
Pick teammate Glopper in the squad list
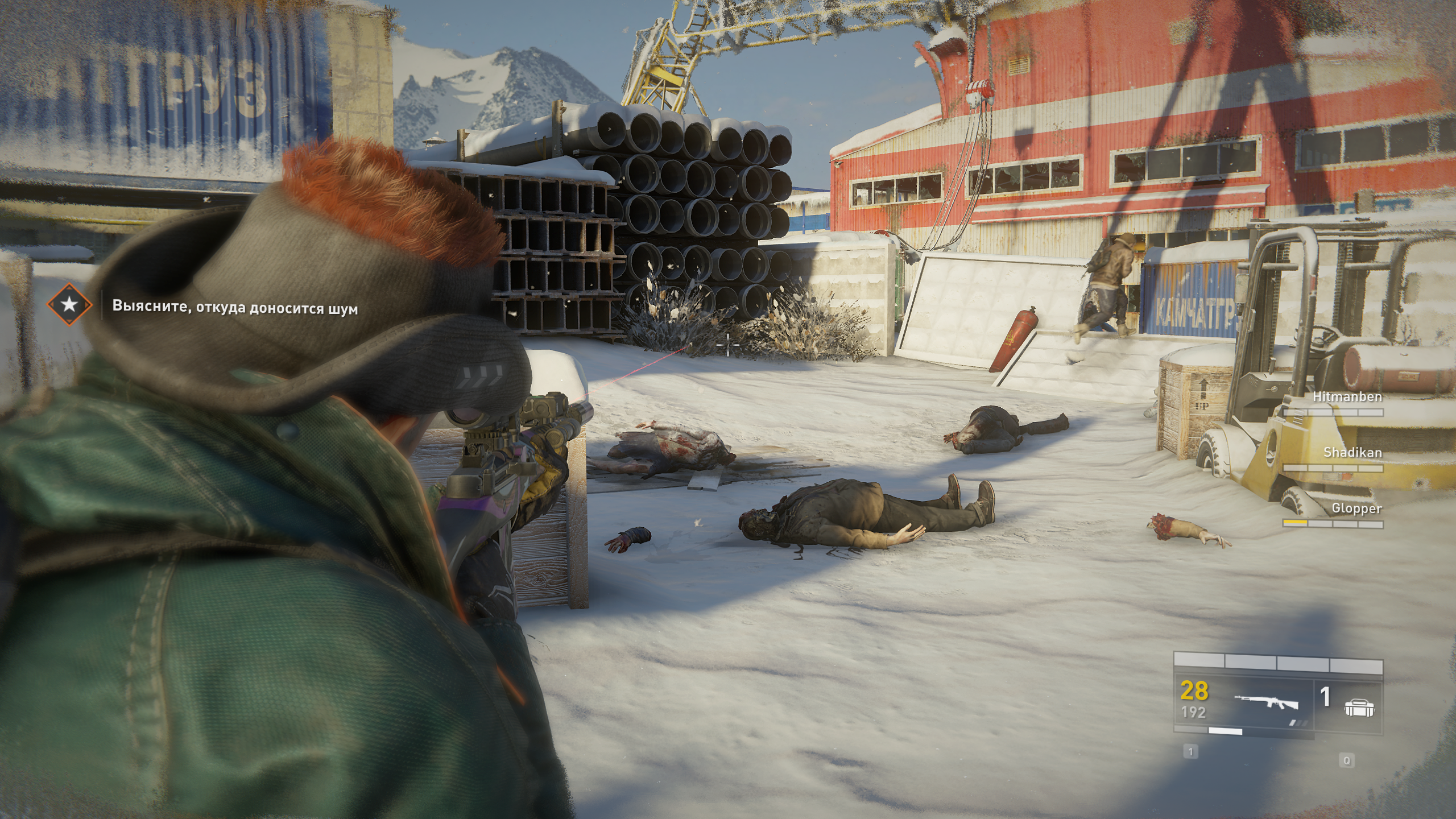point(1356,508)
